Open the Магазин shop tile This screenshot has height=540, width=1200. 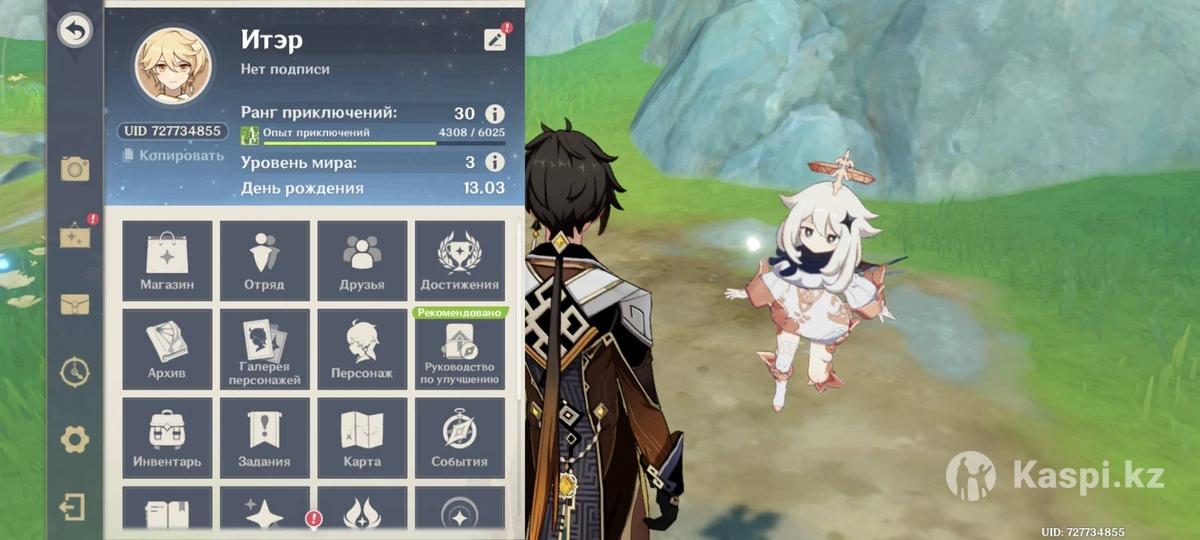tap(167, 260)
